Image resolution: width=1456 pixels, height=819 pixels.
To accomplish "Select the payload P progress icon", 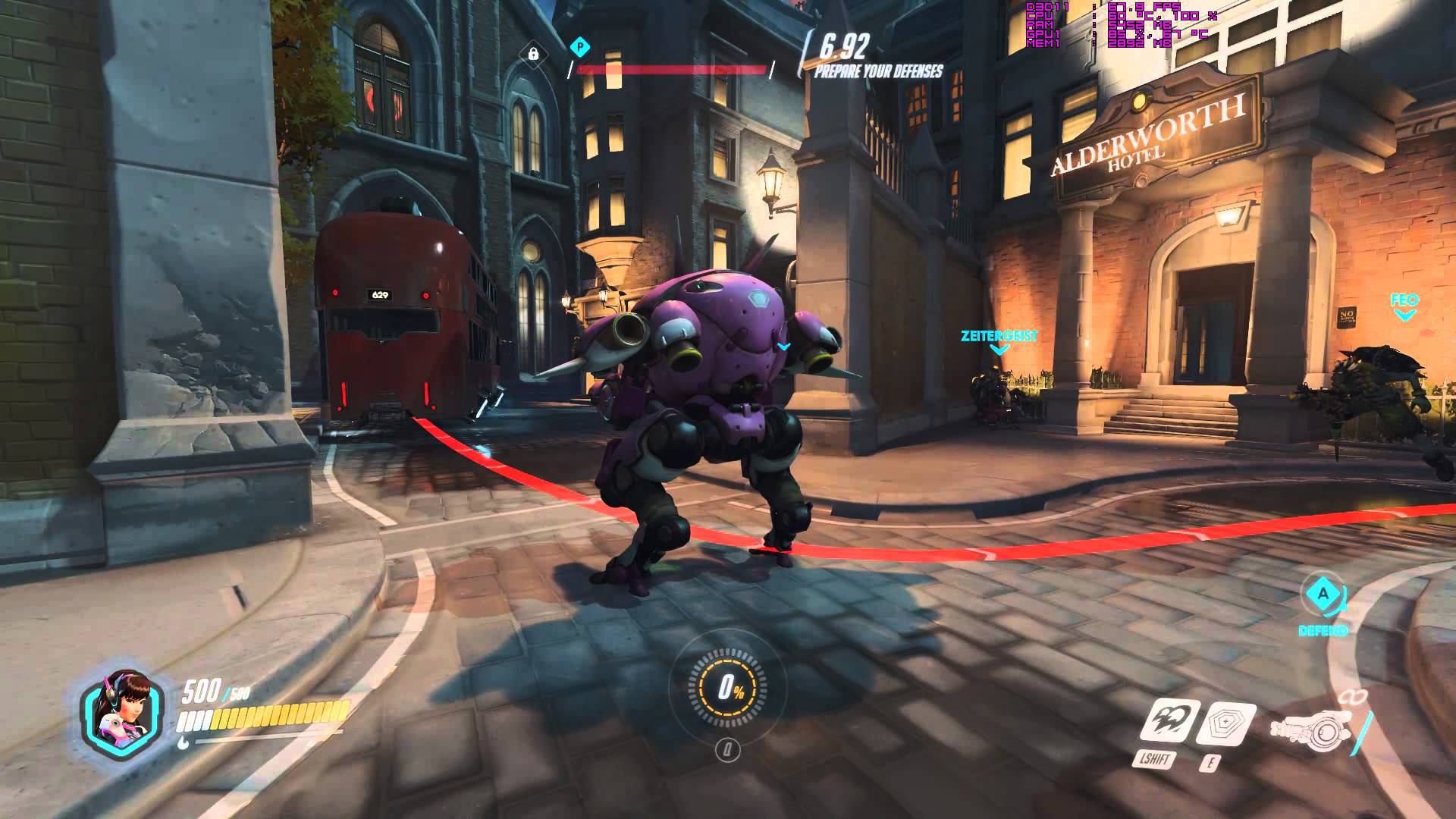I will point(580,47).
